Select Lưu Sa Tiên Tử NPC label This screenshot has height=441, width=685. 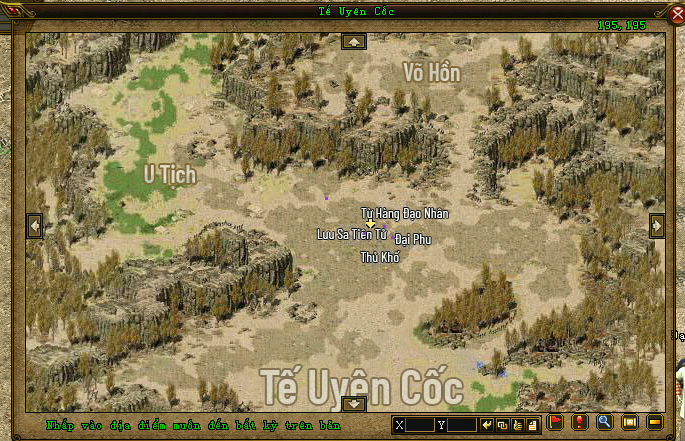[351, 234]
